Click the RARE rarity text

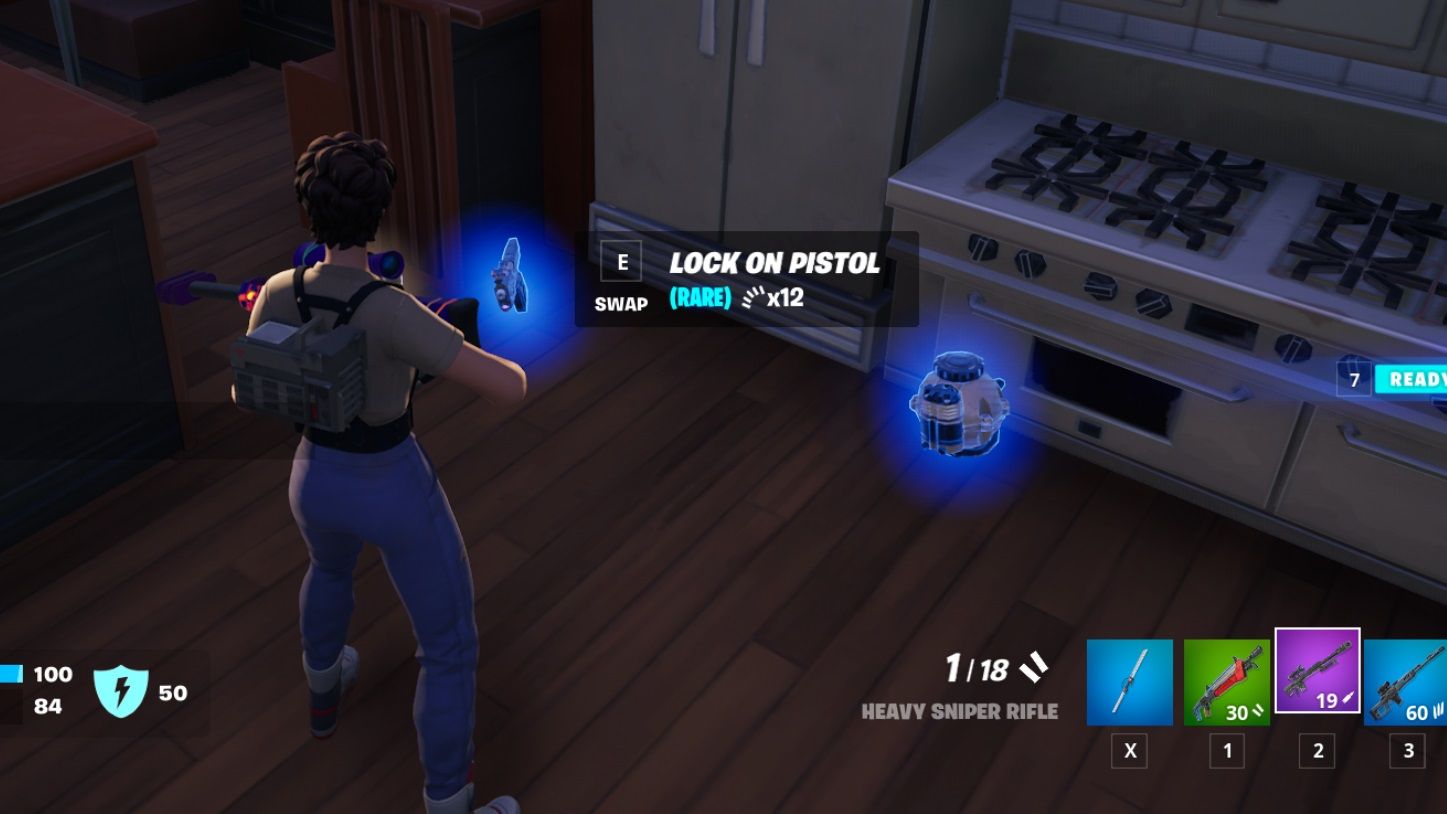[699, 297]
